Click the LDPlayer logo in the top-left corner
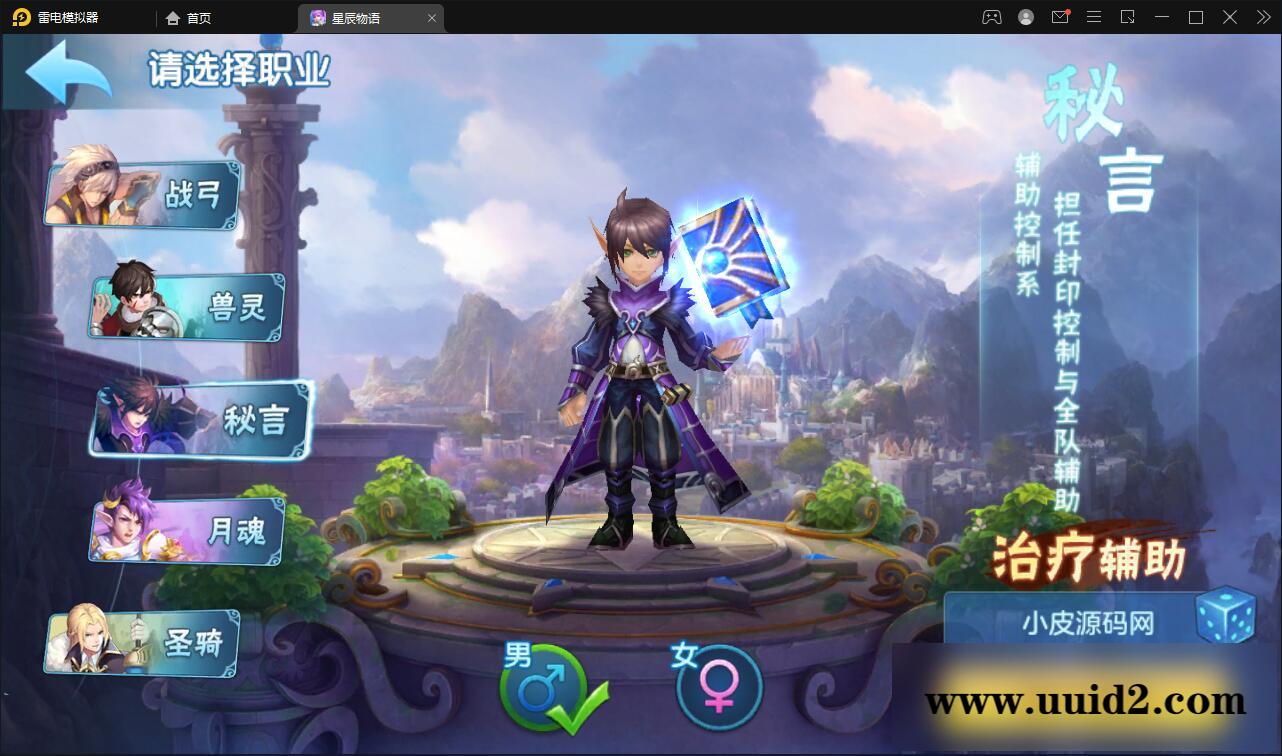The height and width of the screenshot is (756, 1282). tap(20, 17)
